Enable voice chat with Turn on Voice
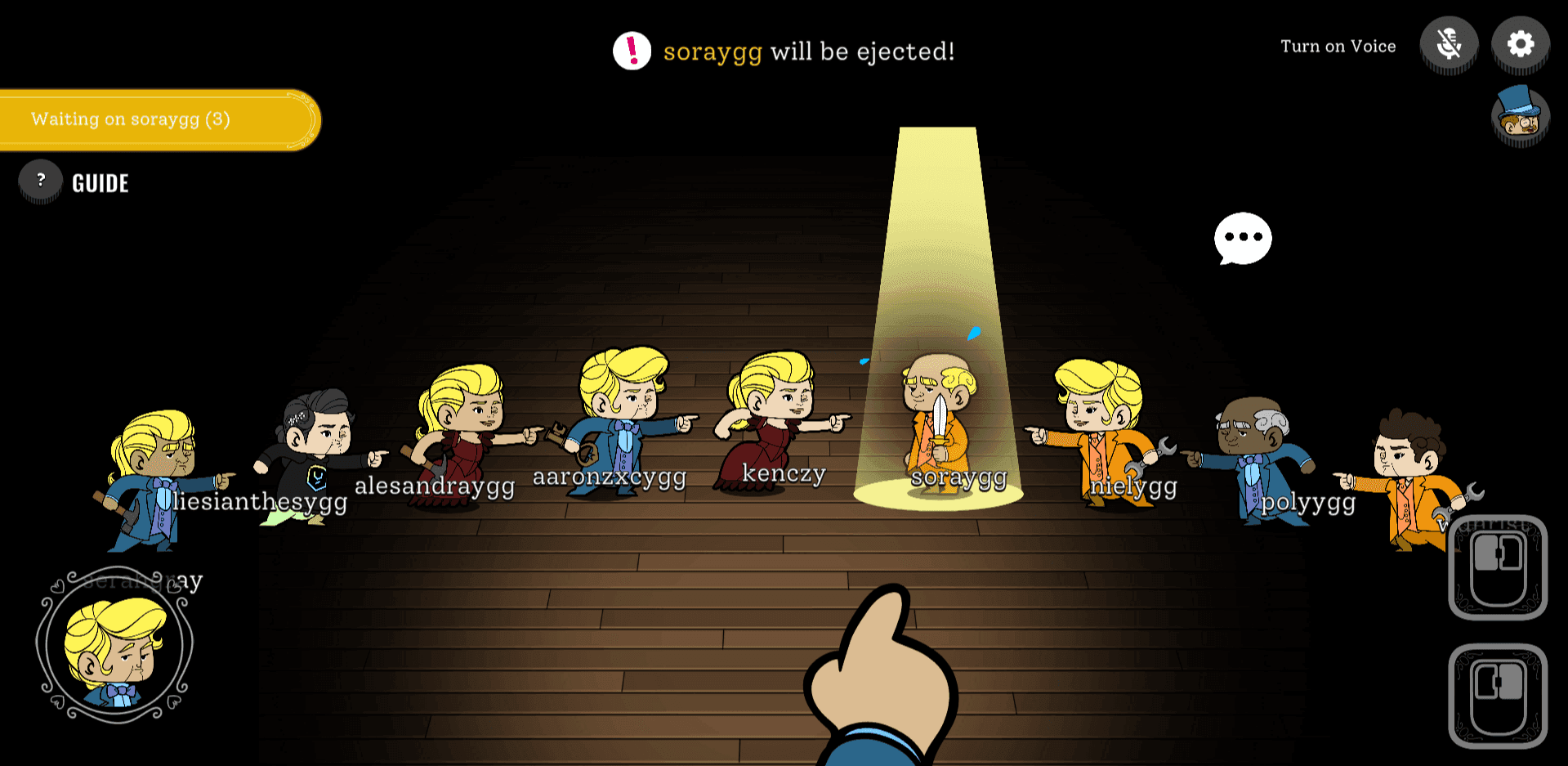The image size is (1568, 766). point(1338,46)
